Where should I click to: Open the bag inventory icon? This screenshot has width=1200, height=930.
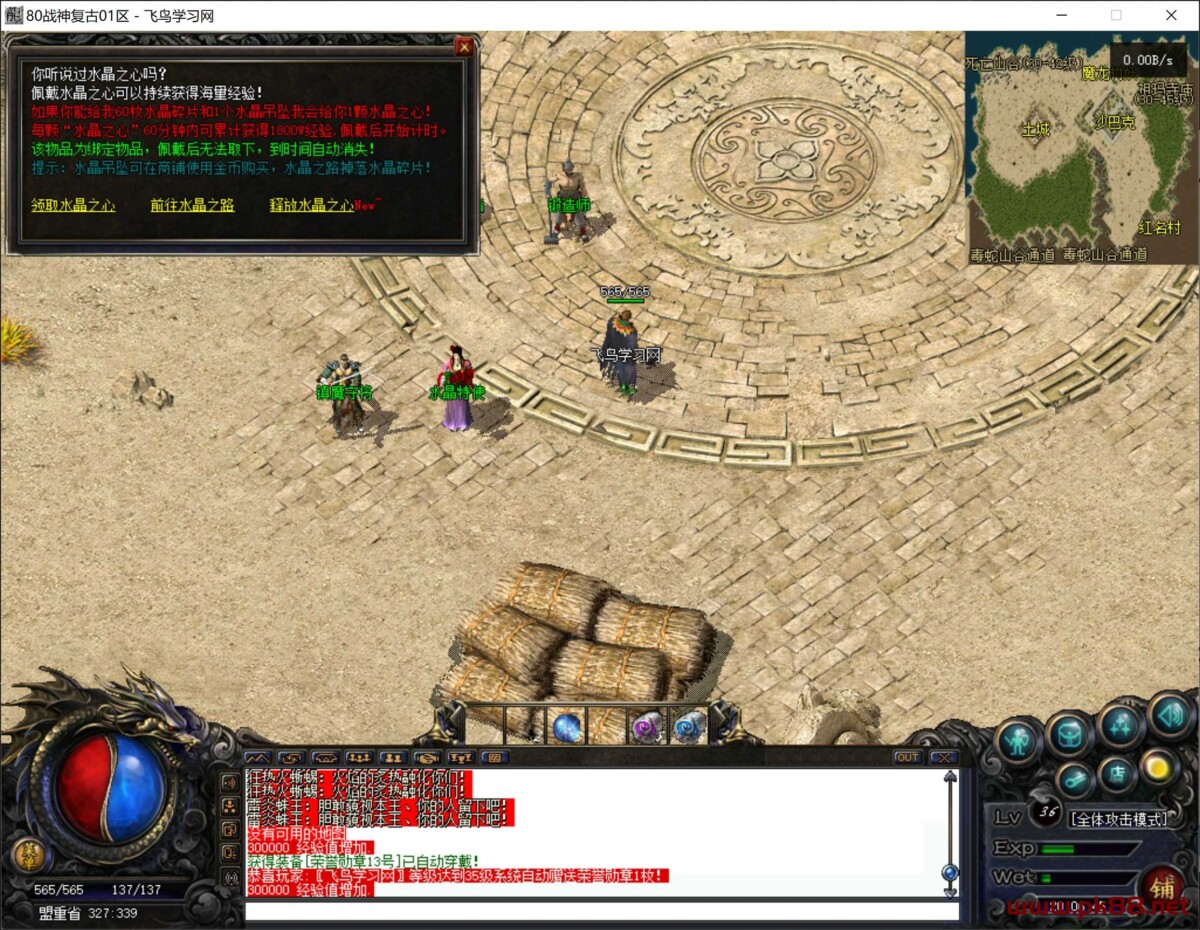1069,735
